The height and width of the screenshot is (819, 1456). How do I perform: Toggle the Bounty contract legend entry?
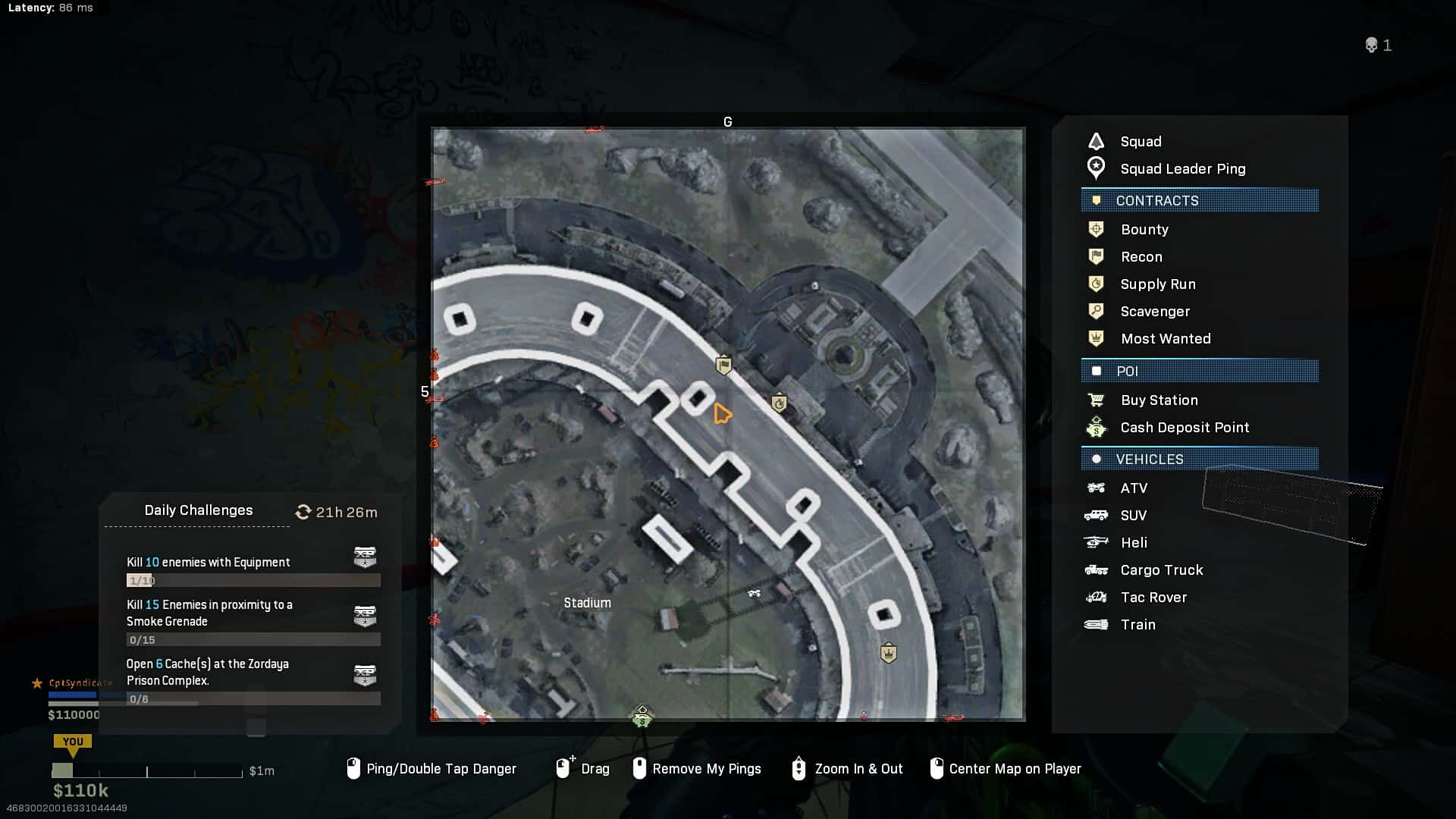(1144, 230)
